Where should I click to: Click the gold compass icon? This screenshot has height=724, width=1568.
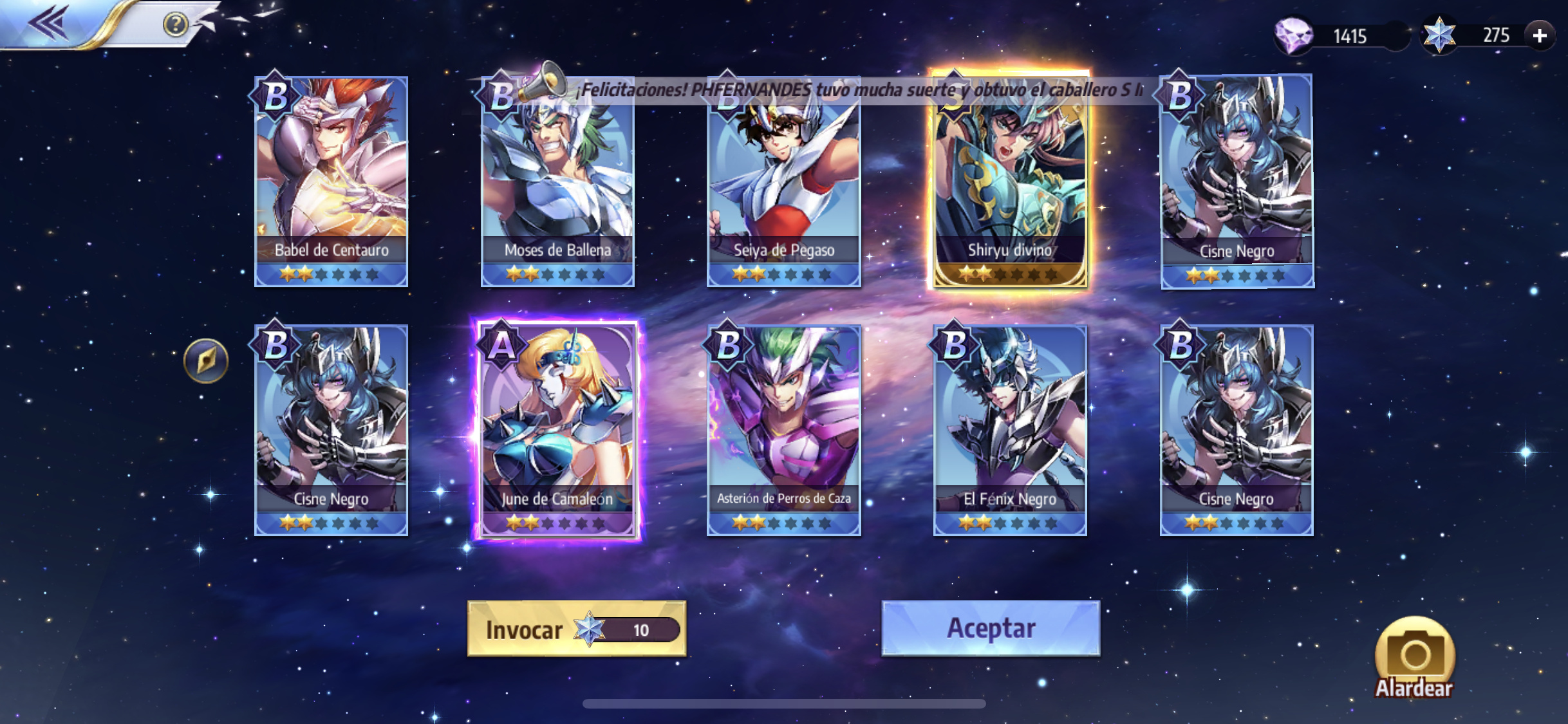click(206, 360)
